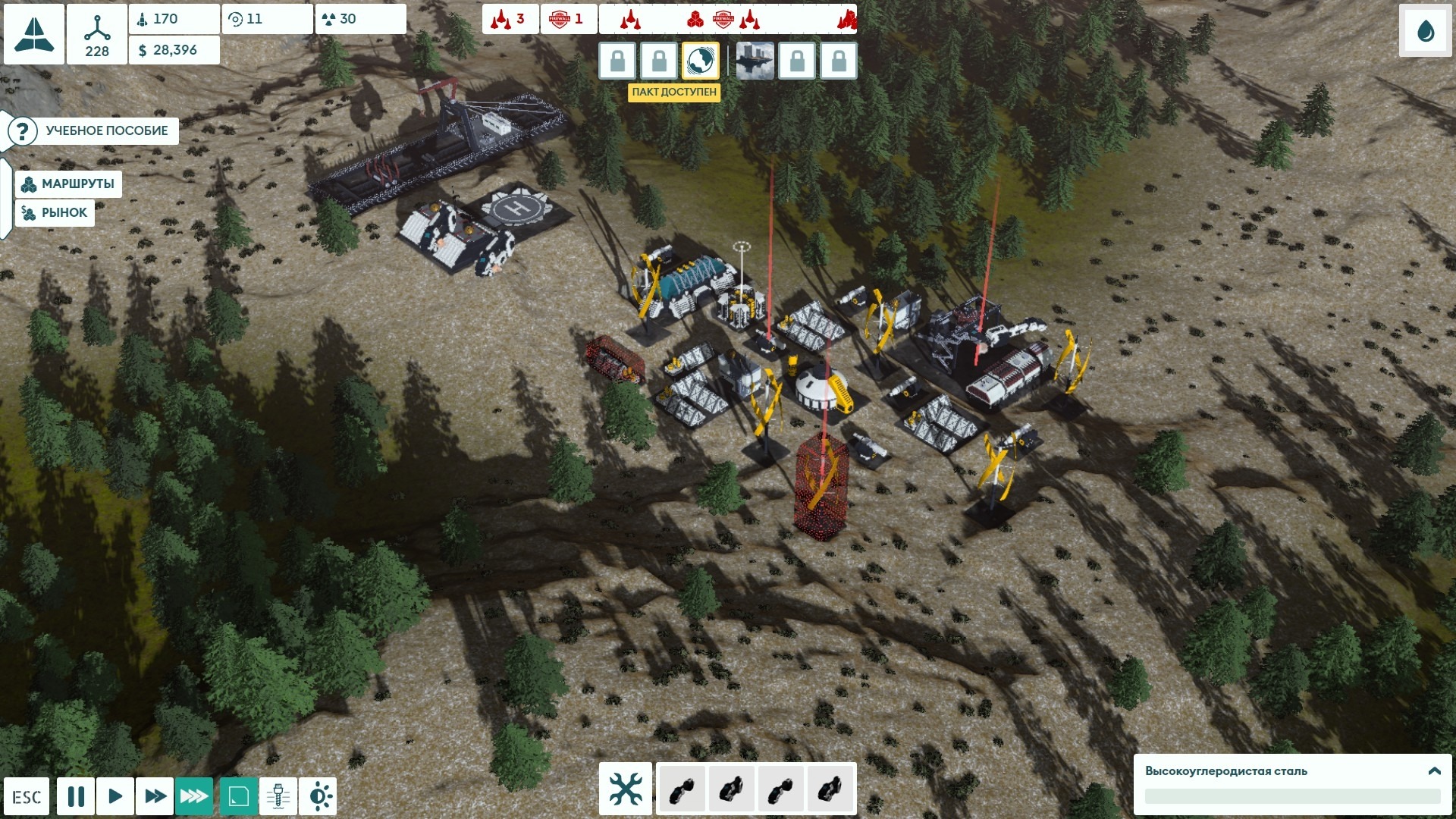Select the floating city thumbnail
This screenshot has width=1456, height=819.
point(755,61)
